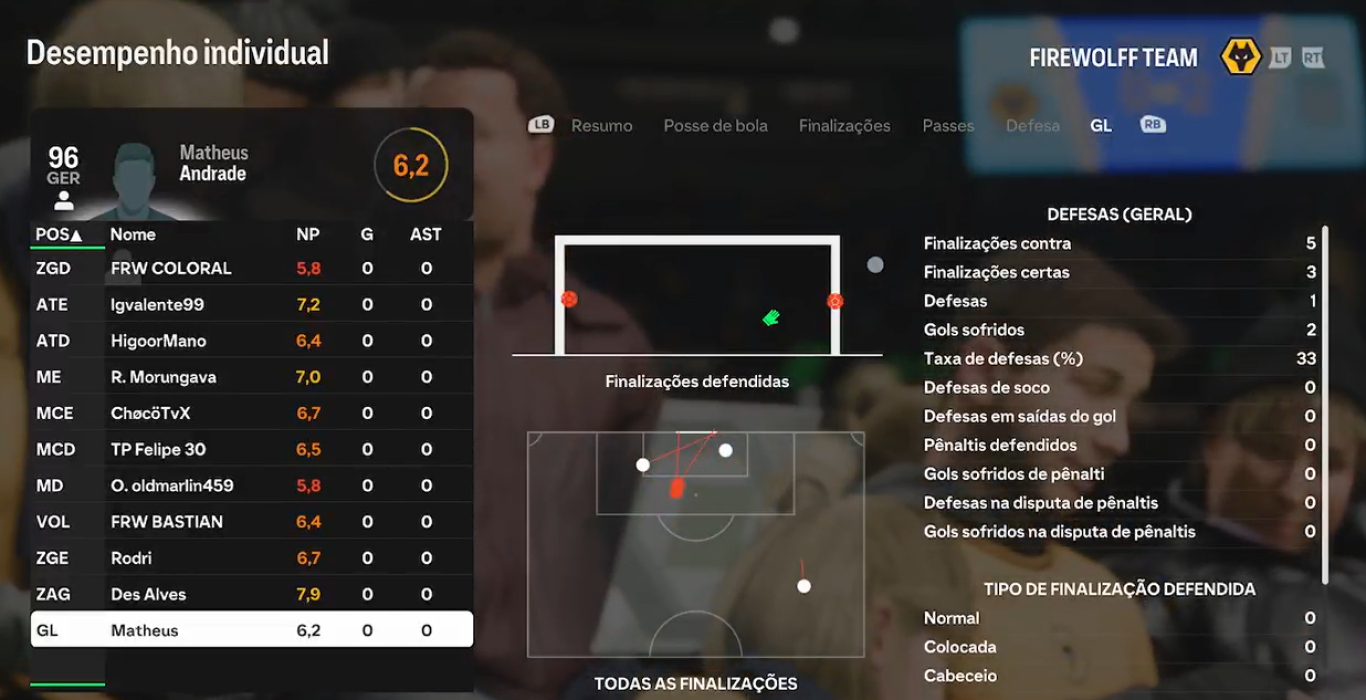The width and height of the screenshot is (1366, 700).
Task: Pick the Des Alves row
Action: (x=251, y=594)
